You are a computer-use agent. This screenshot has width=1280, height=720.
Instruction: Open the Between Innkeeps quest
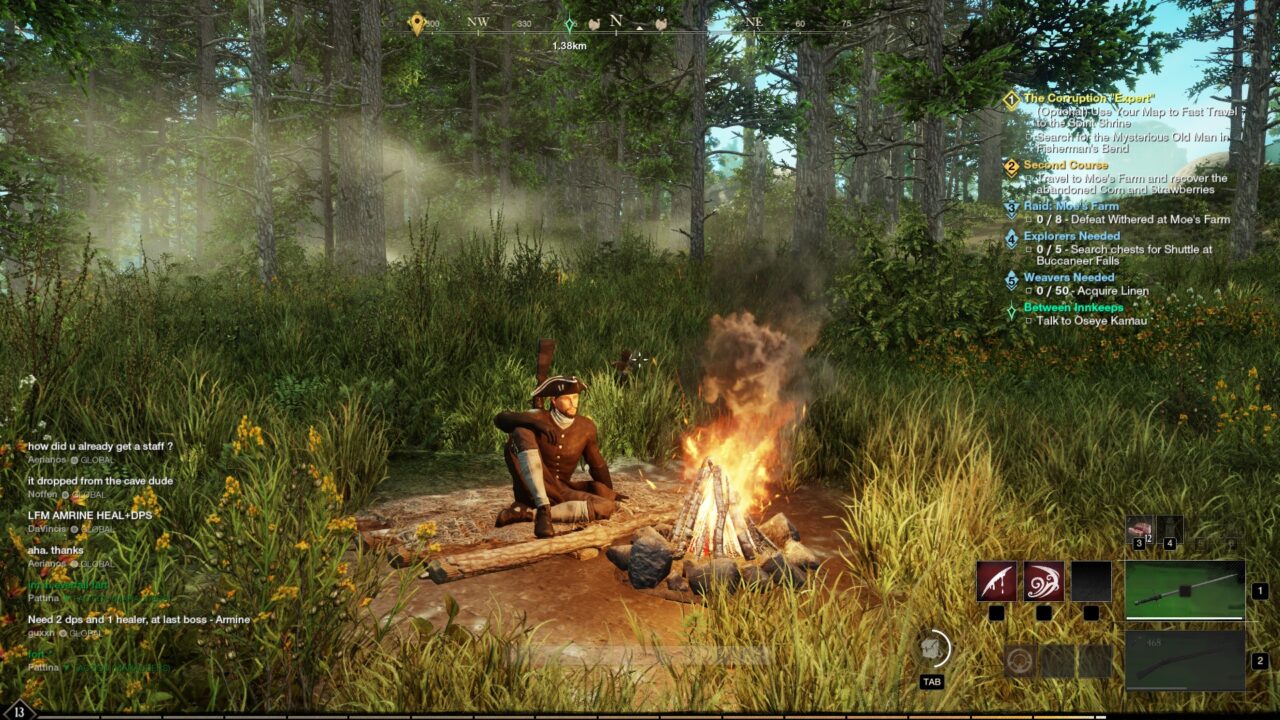pyautogui.click(x=1073, y=307)
